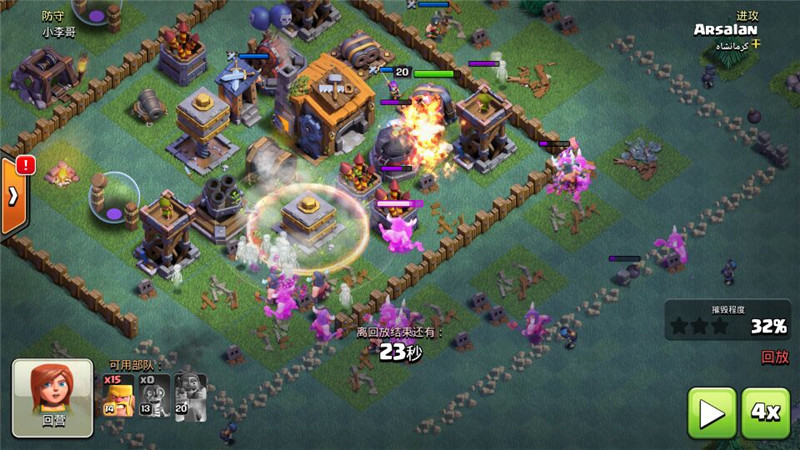Screen dimensions: 800x450
Task: Select the greyed-out level 20 hero card
Action: (x=190, y=395)
